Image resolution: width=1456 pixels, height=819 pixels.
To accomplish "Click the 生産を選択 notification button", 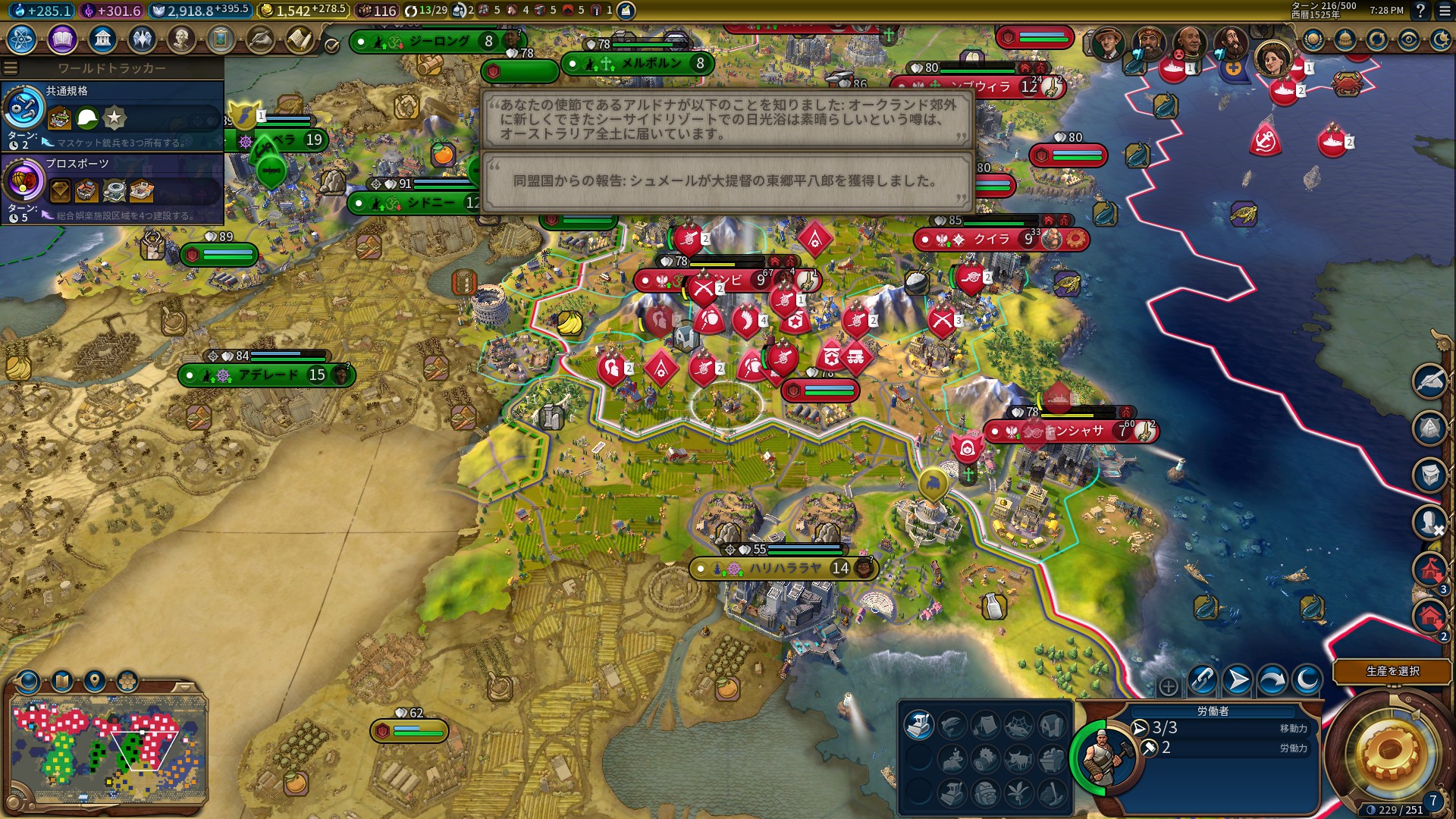I will [1392, 671].
